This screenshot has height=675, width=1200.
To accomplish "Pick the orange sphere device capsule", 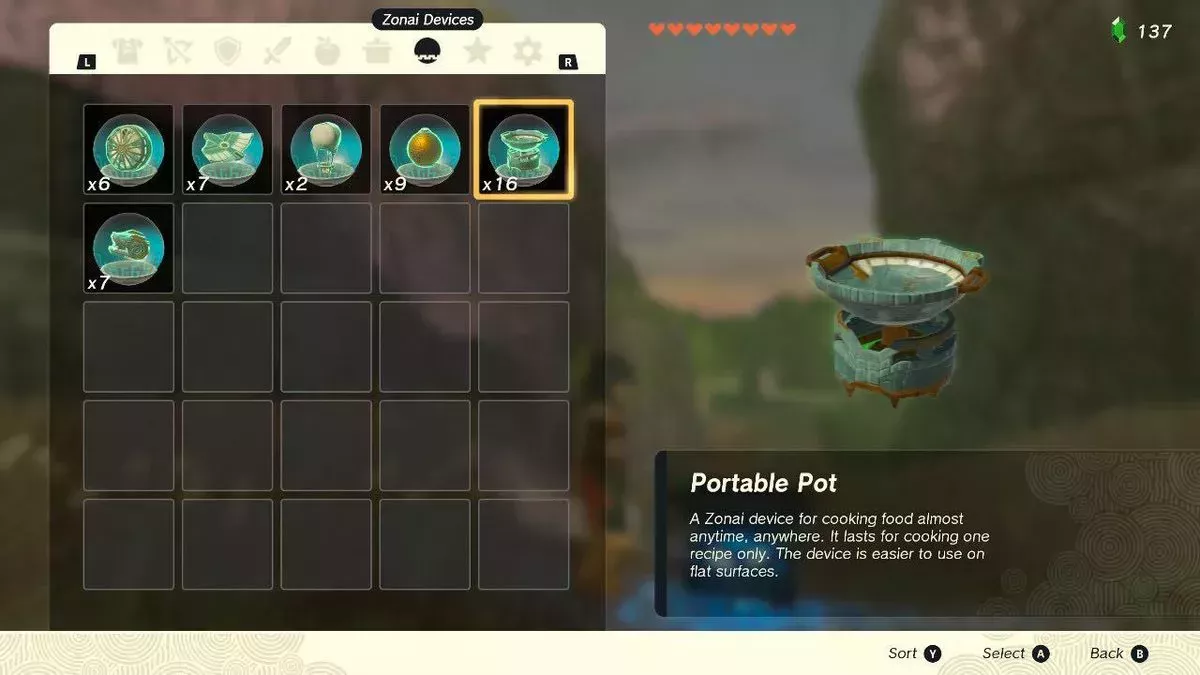I will coord(425,149).
